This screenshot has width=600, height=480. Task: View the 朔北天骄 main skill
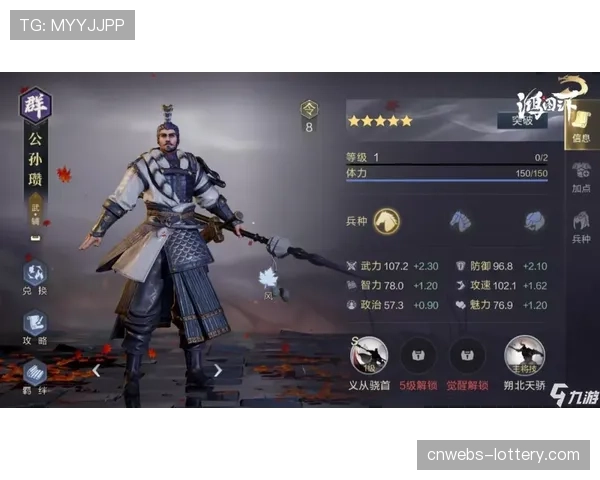click(523, 357)
